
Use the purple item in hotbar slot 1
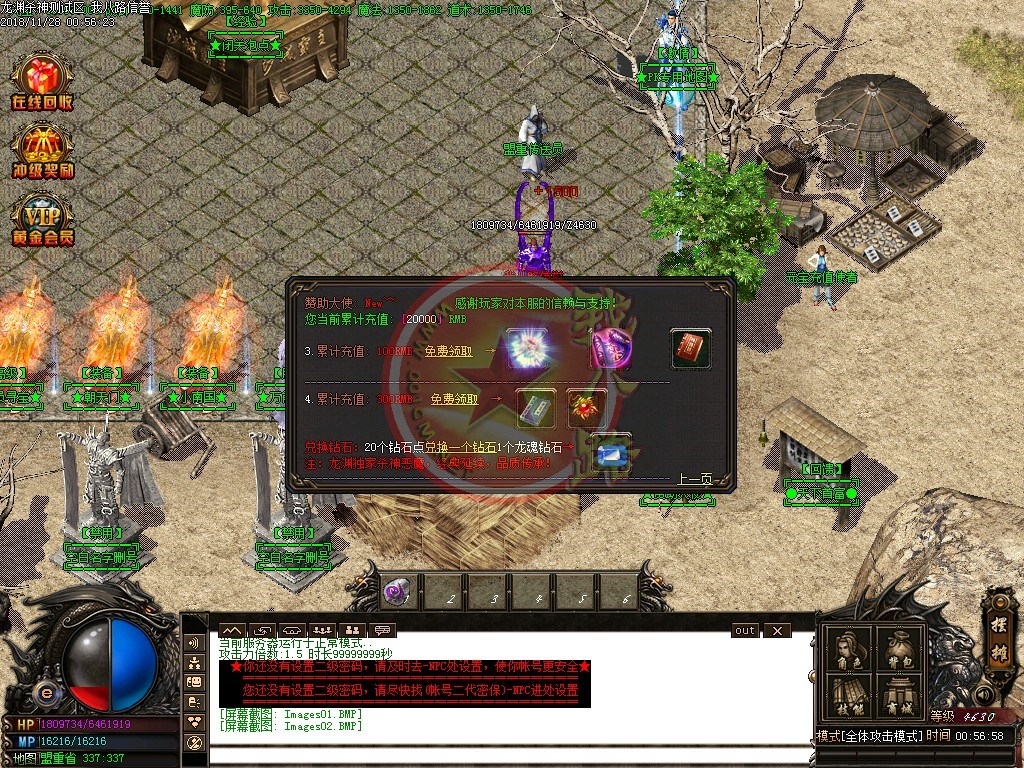tap(395, 592)
